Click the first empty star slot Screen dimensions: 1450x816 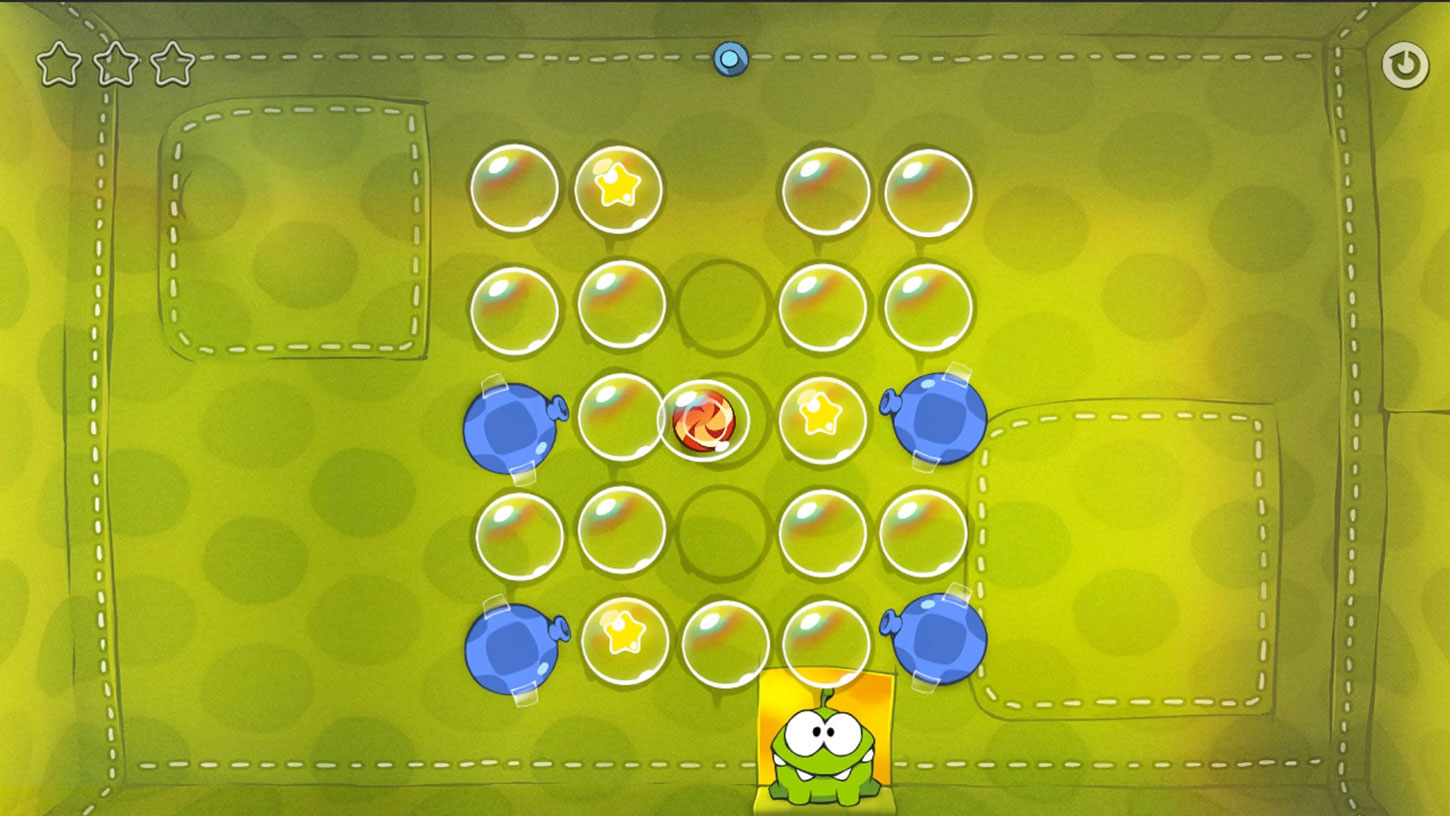(58, 64)
